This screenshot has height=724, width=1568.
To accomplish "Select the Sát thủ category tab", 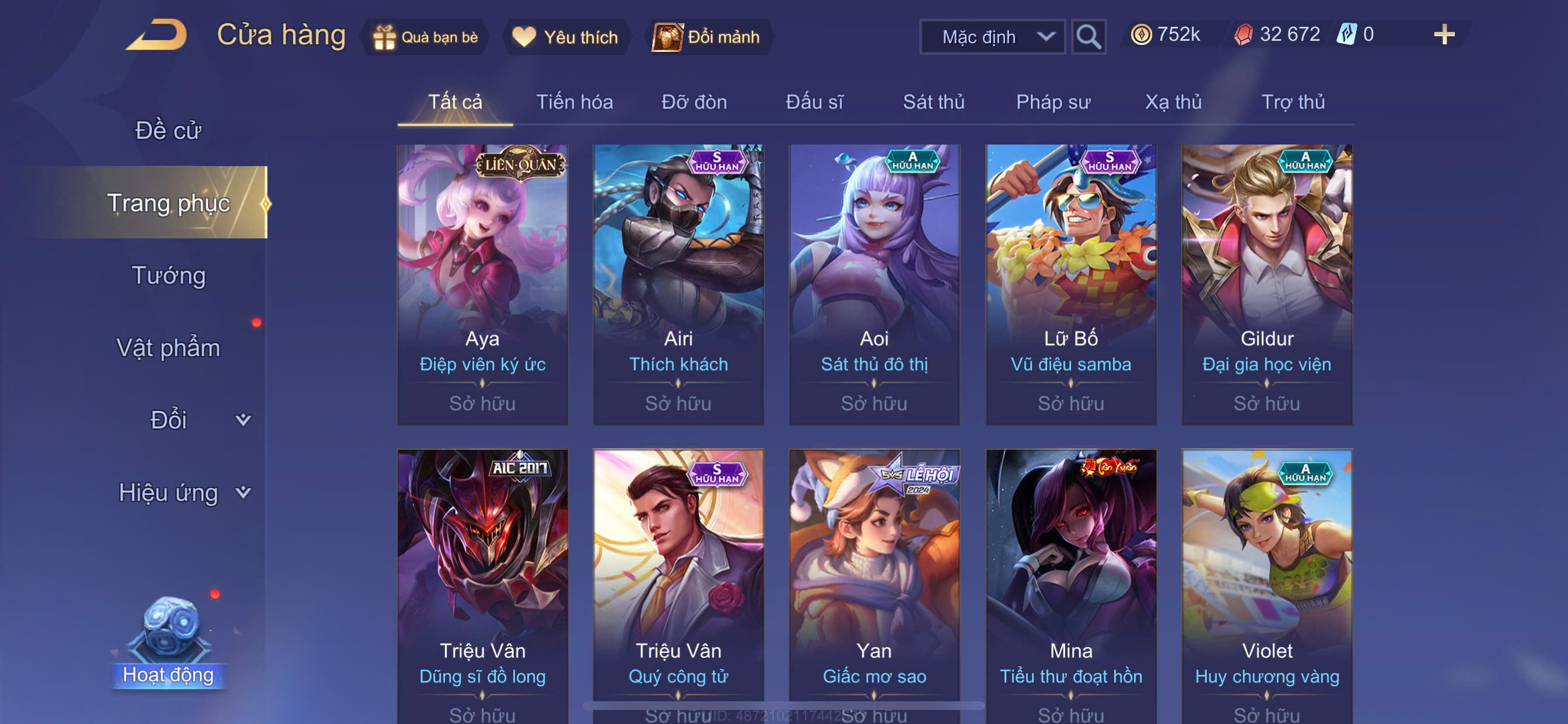I will pyautogui.click(x=933, y=102).
